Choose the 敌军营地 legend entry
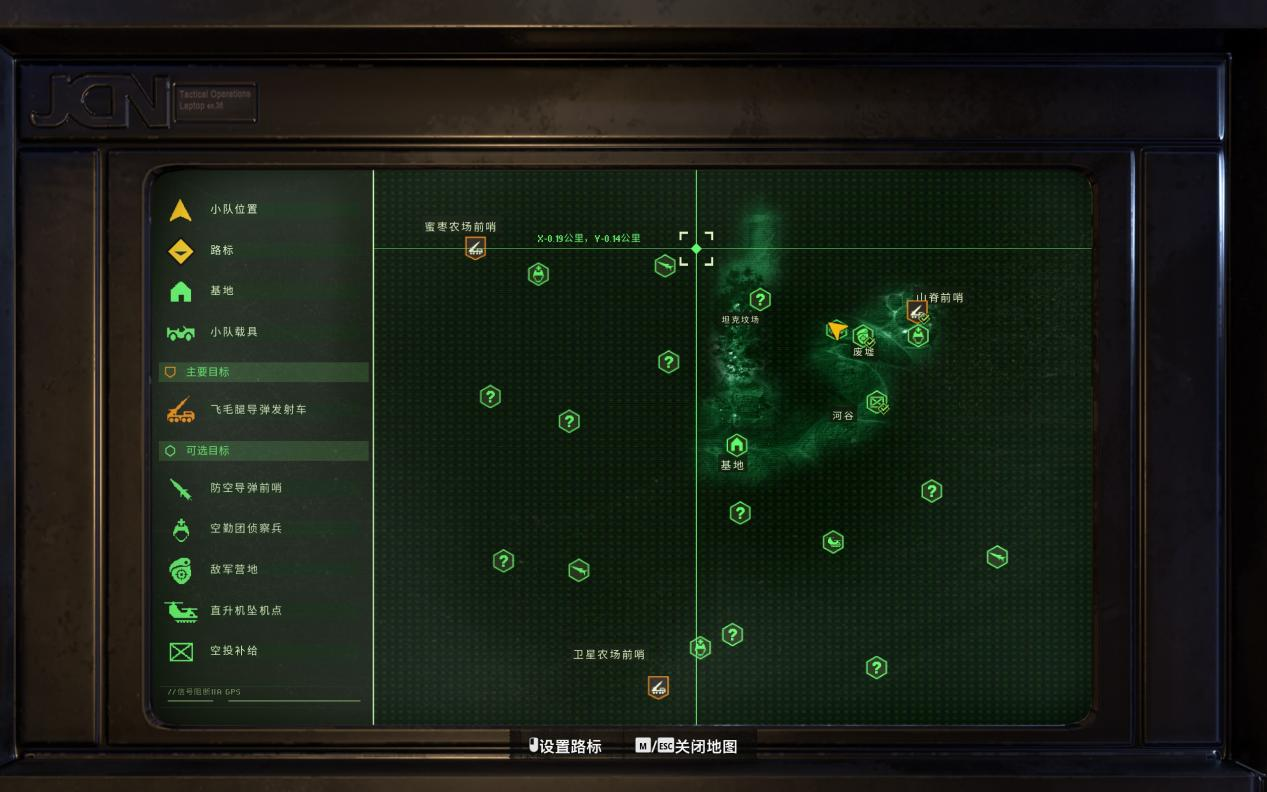 pyautogui.click(x=233, y=570)
